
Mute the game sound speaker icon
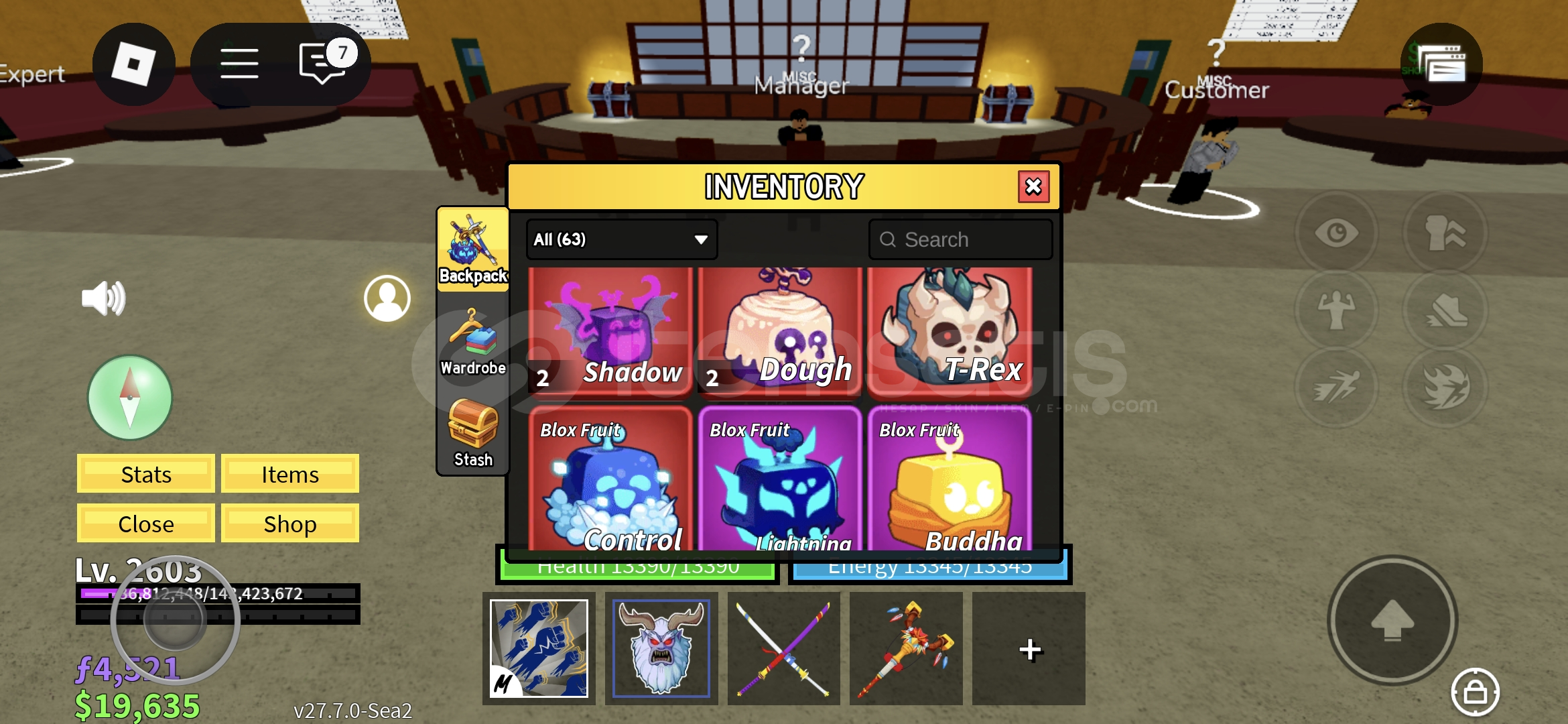[104, 298]
